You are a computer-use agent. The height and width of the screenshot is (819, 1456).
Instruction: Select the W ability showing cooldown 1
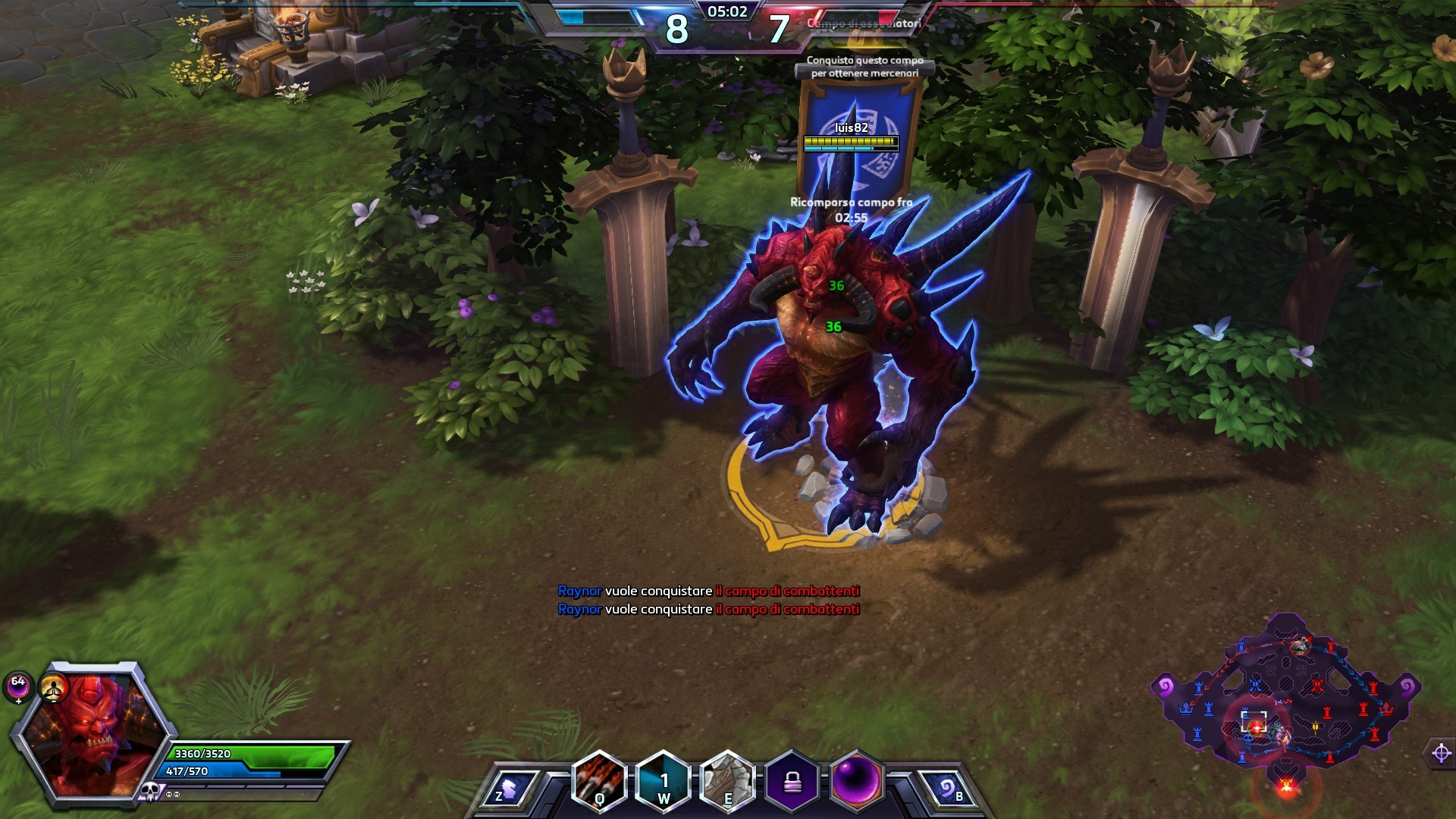pyautogui.click(x=664, y=781)
